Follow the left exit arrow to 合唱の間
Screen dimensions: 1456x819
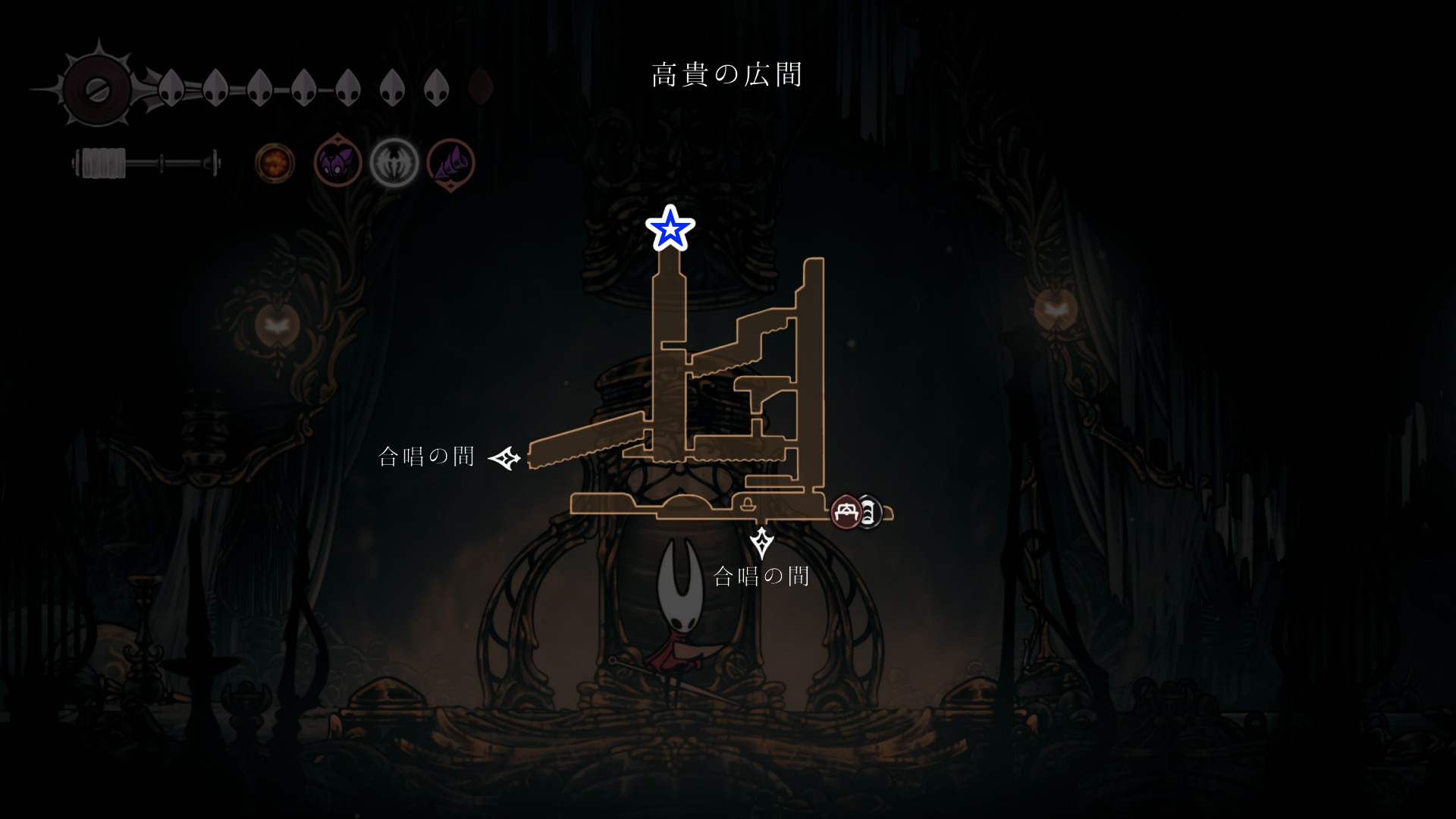point(504,458)
